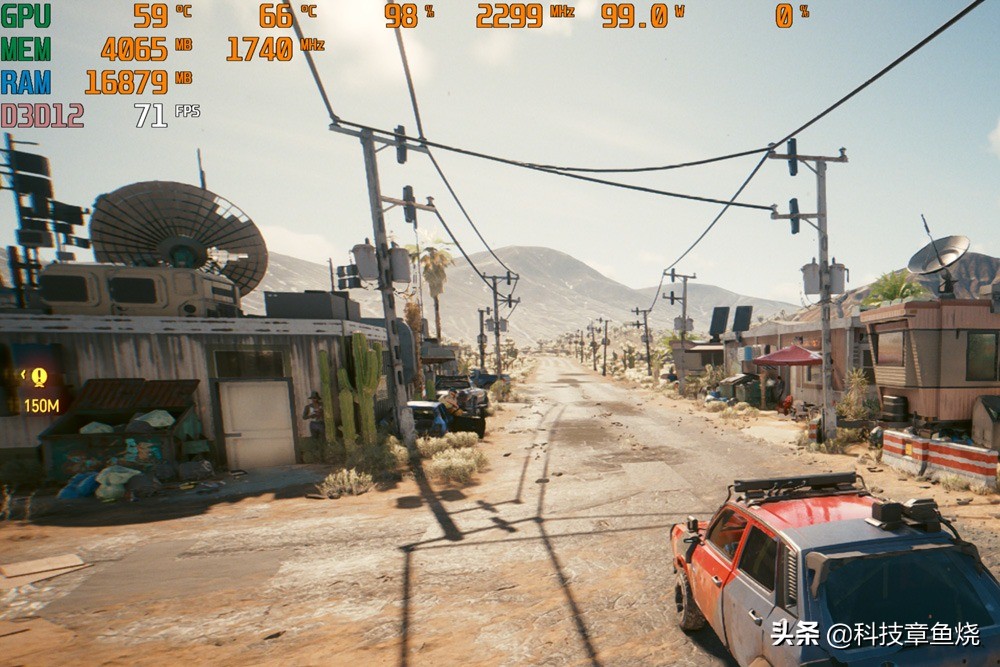1000x667 pixels.
Task: Click the yellow quest objective marker
Action: pos(39,377)
